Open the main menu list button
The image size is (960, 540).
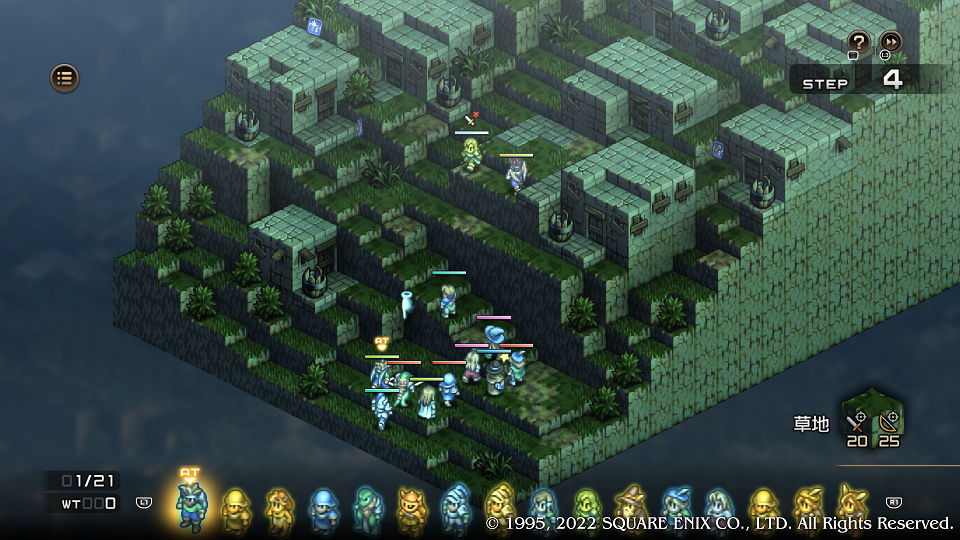(x=64, y=77)
